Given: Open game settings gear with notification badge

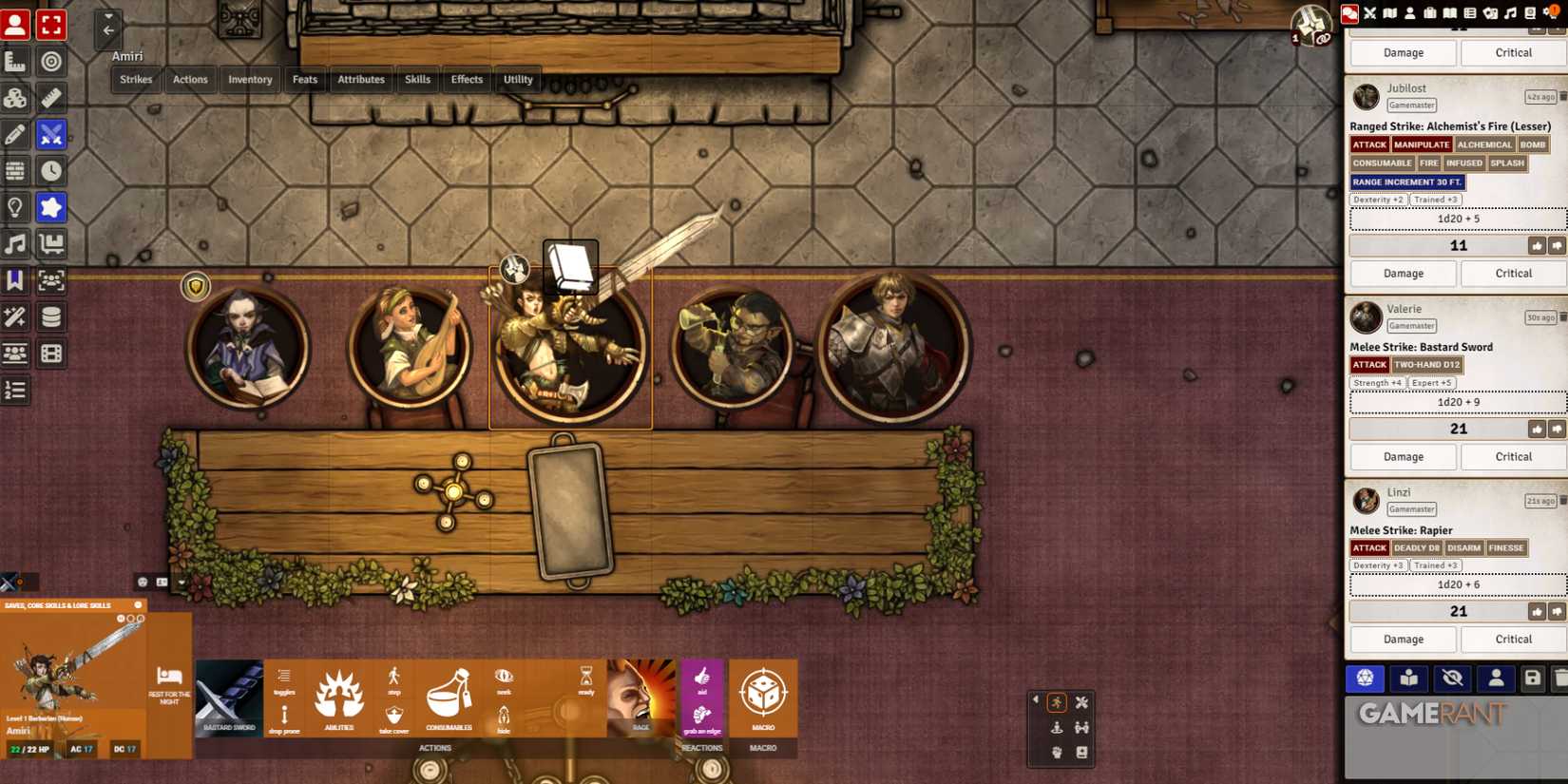Looking at the screenshot, I should (x=1549, y=13).
